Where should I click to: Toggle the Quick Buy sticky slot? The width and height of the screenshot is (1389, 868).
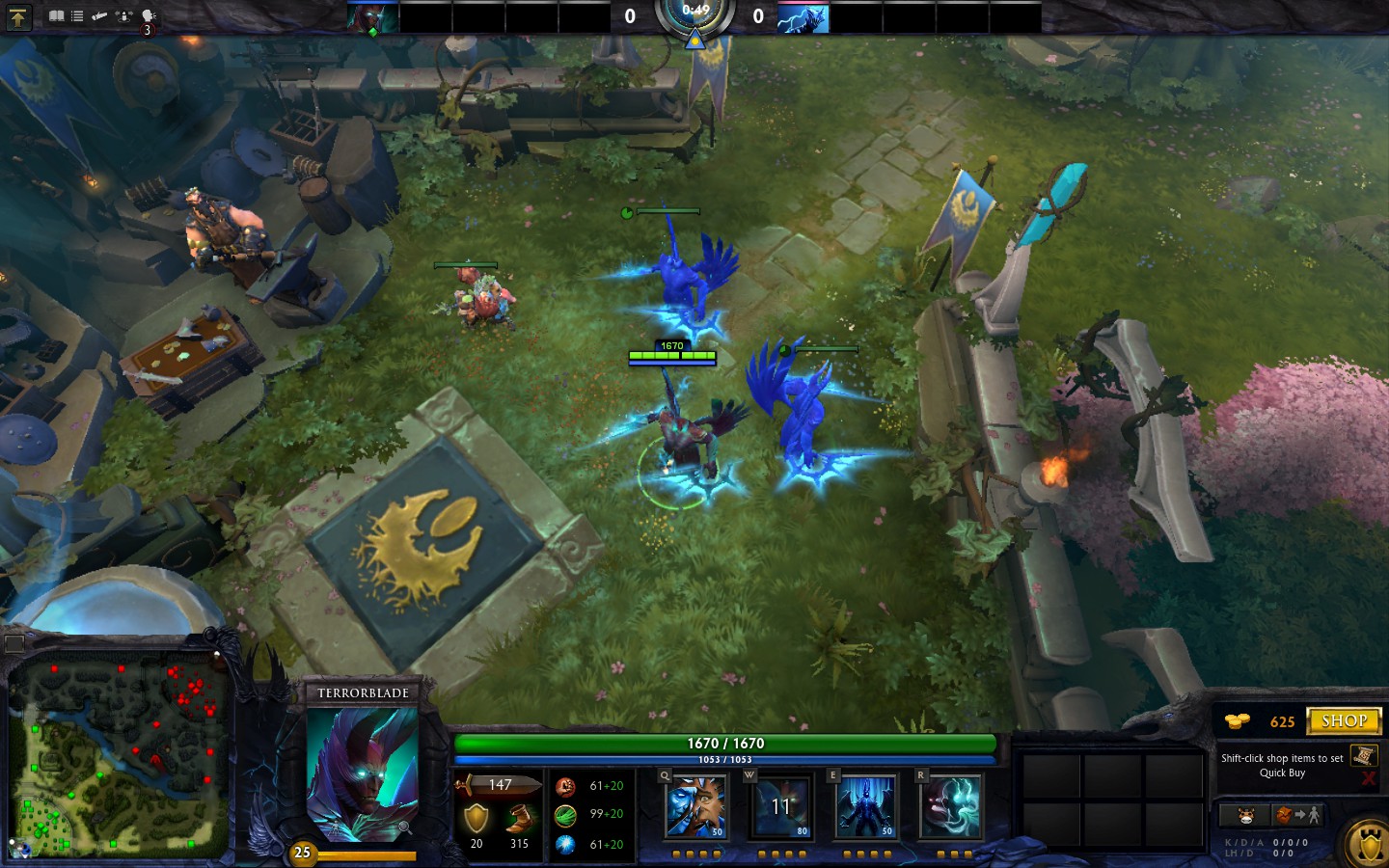coord(1364,757)
